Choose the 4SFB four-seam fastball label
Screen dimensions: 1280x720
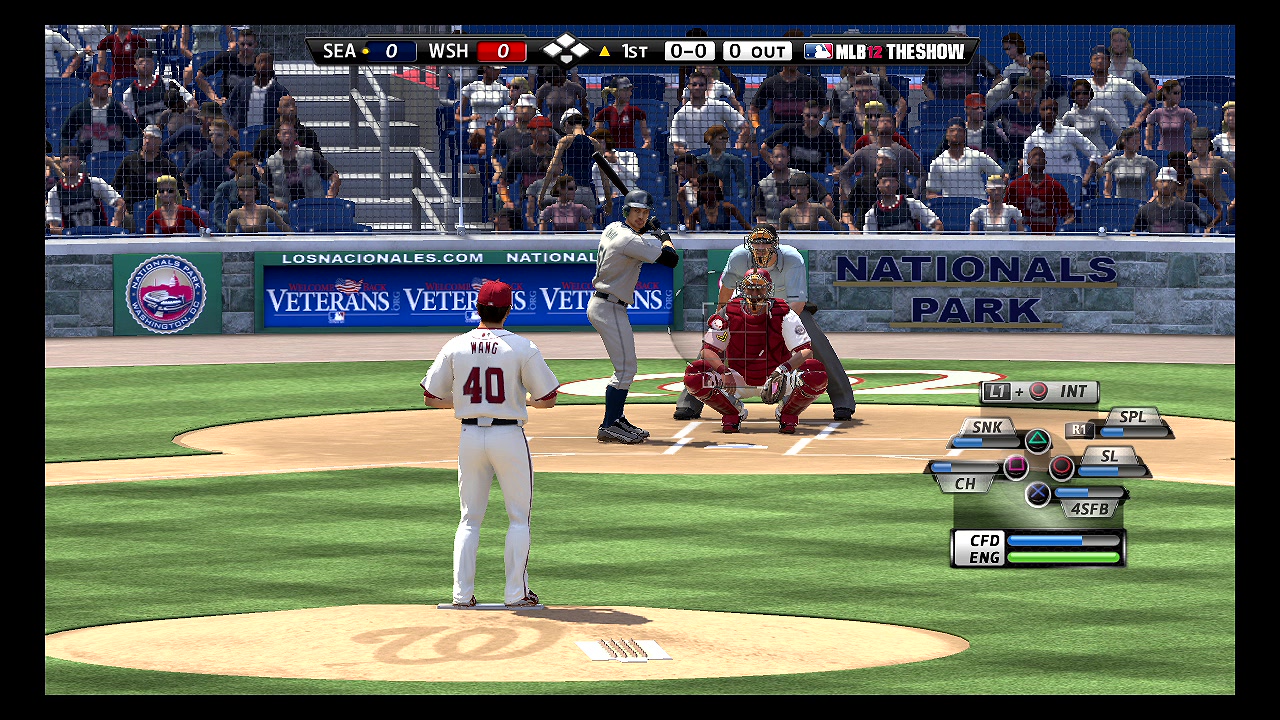[1089, 508]
